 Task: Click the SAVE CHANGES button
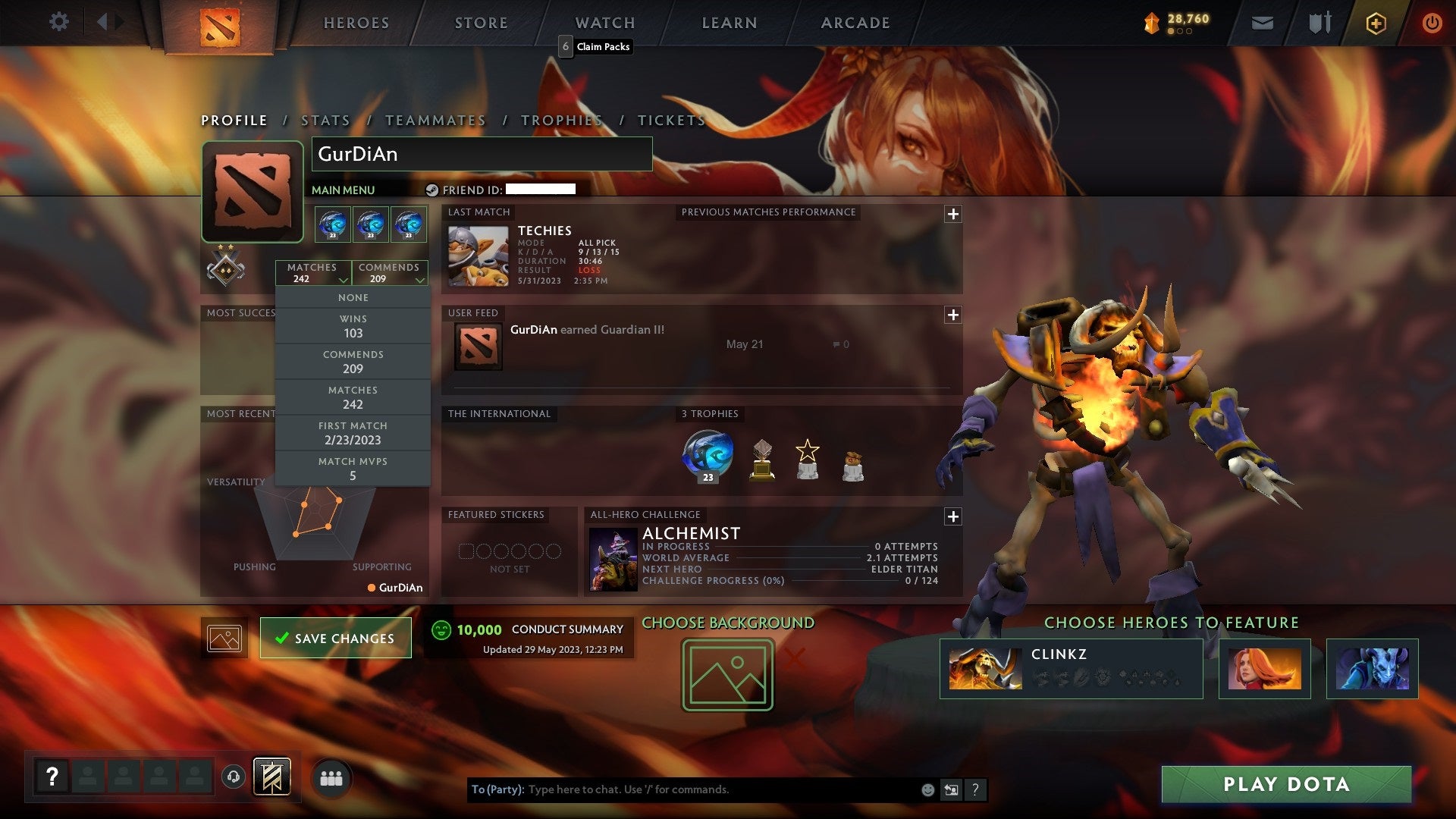coord(335,638)
